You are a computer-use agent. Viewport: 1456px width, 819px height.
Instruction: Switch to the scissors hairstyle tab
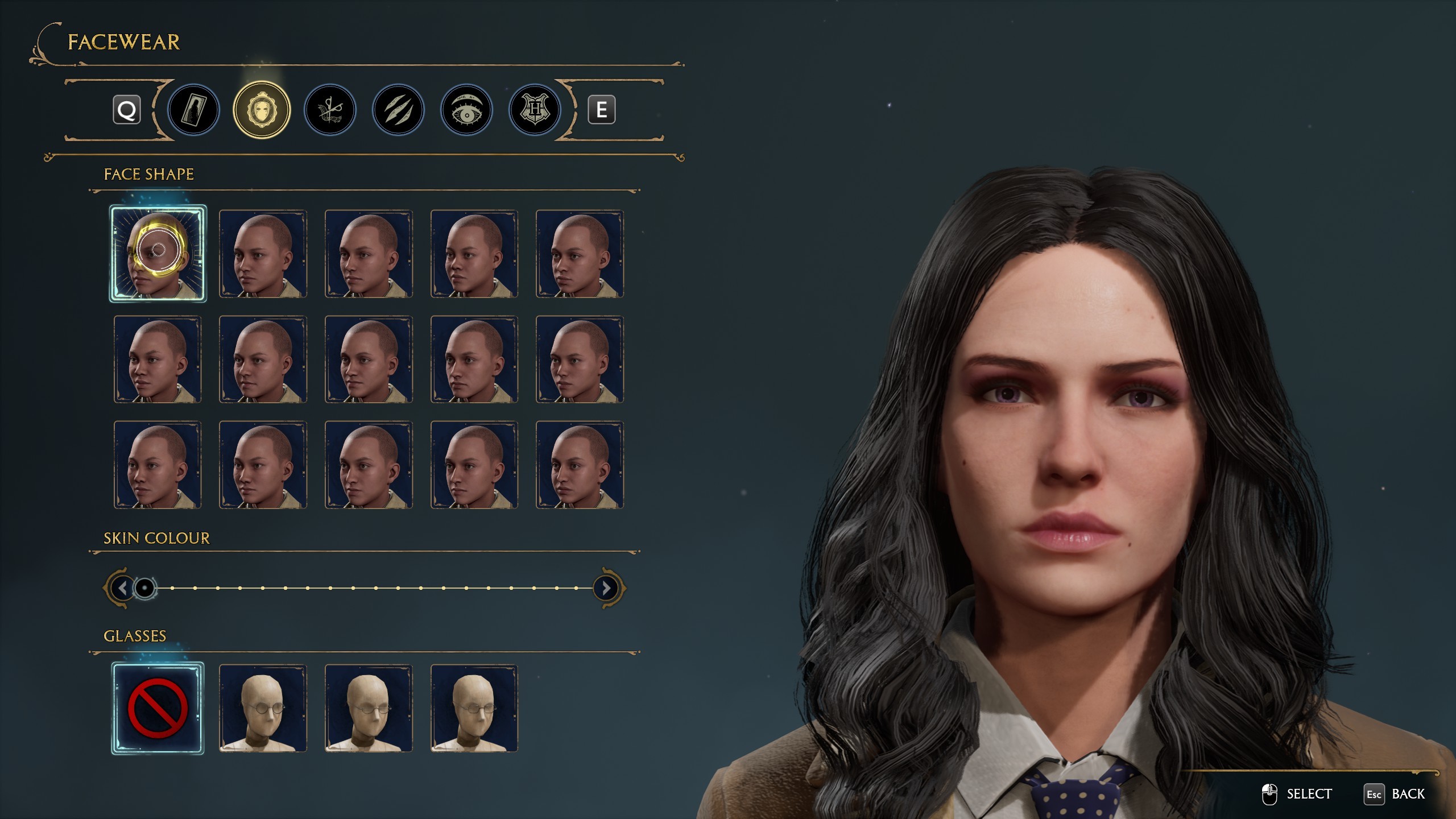(330, 110)
